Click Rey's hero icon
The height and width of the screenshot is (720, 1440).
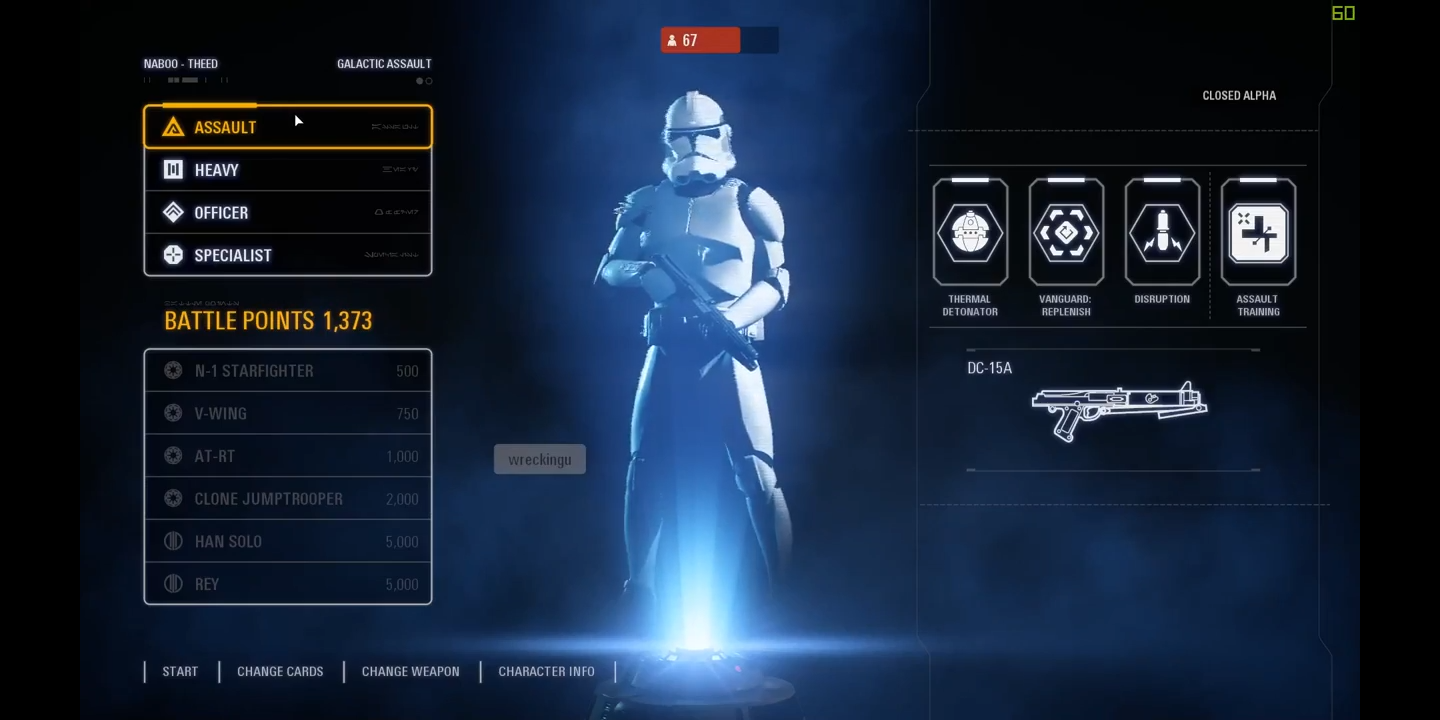[173, 583]
